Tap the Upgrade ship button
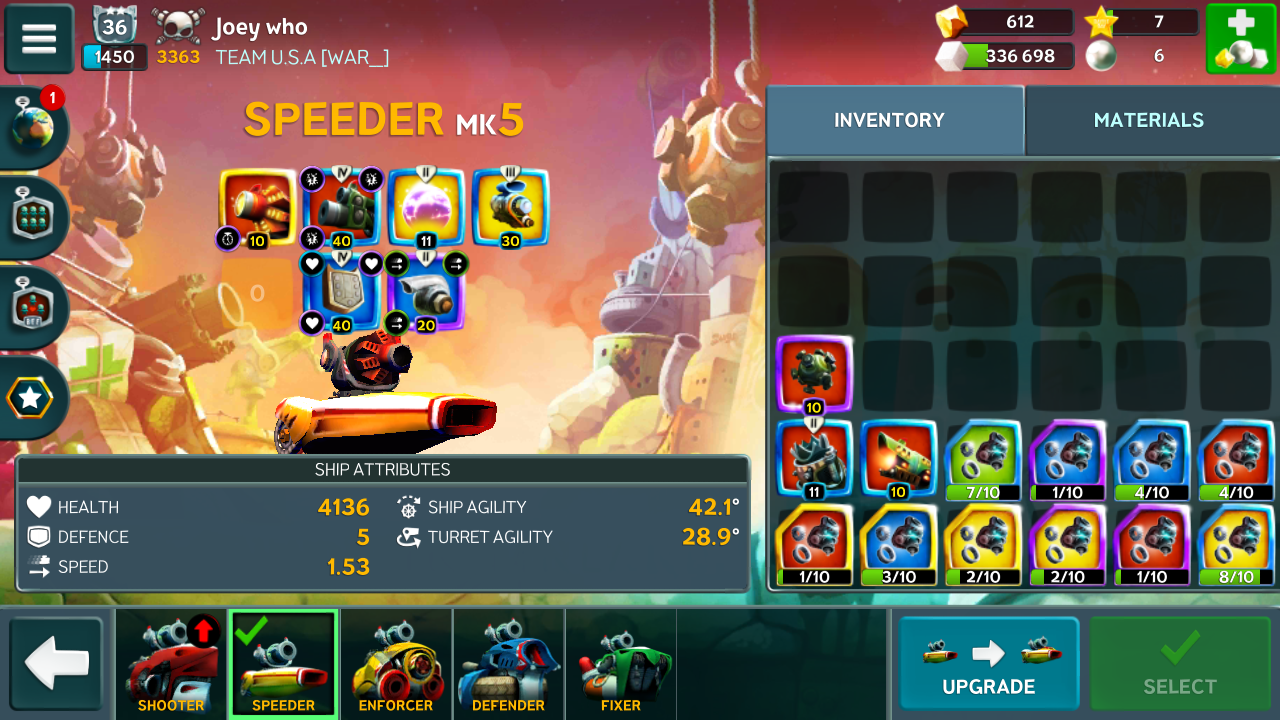The image size is (1280, 720). pyautogui.click(x=988, y=663)
